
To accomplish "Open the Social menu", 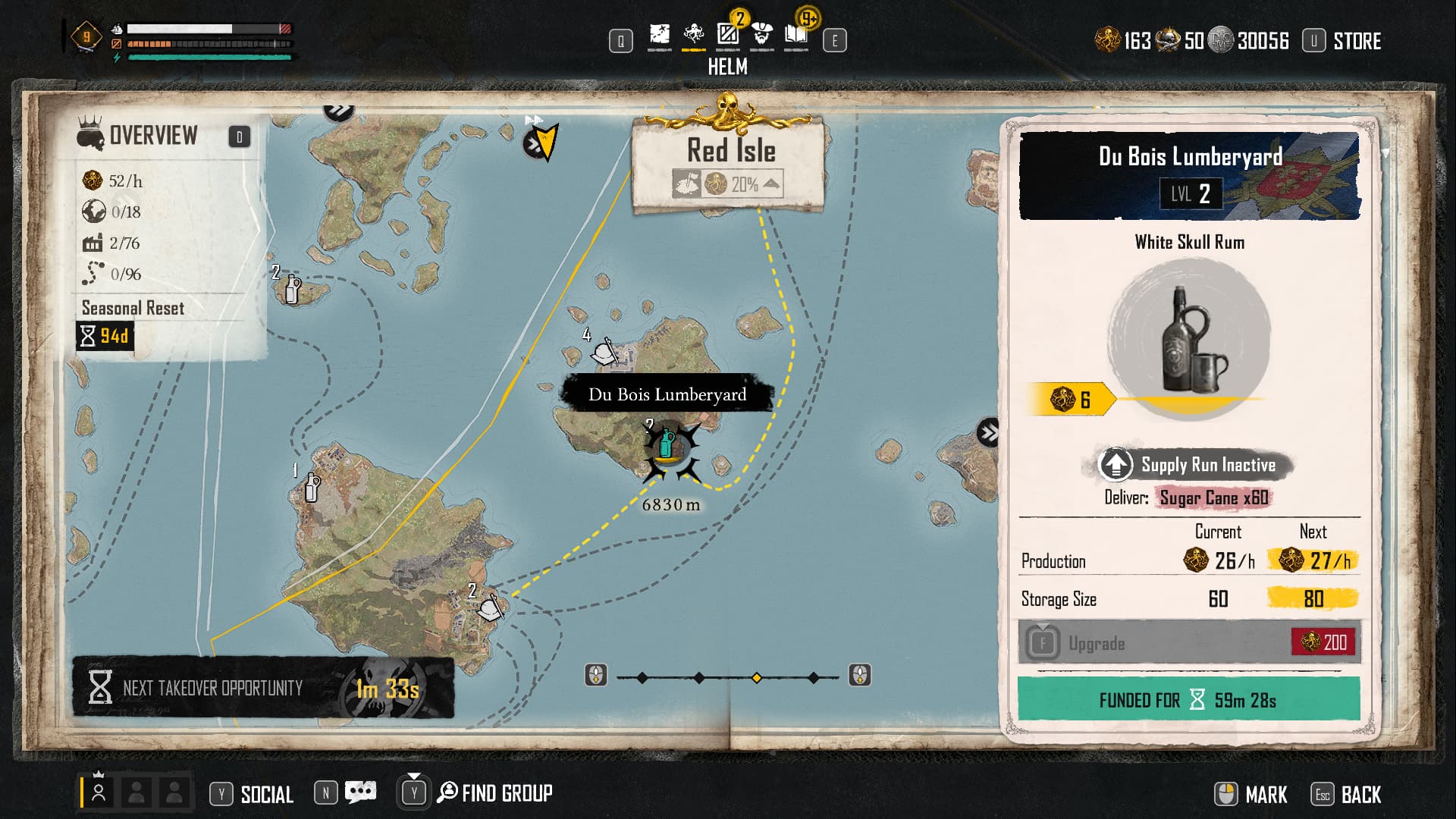I will click(x=266, y=794).
